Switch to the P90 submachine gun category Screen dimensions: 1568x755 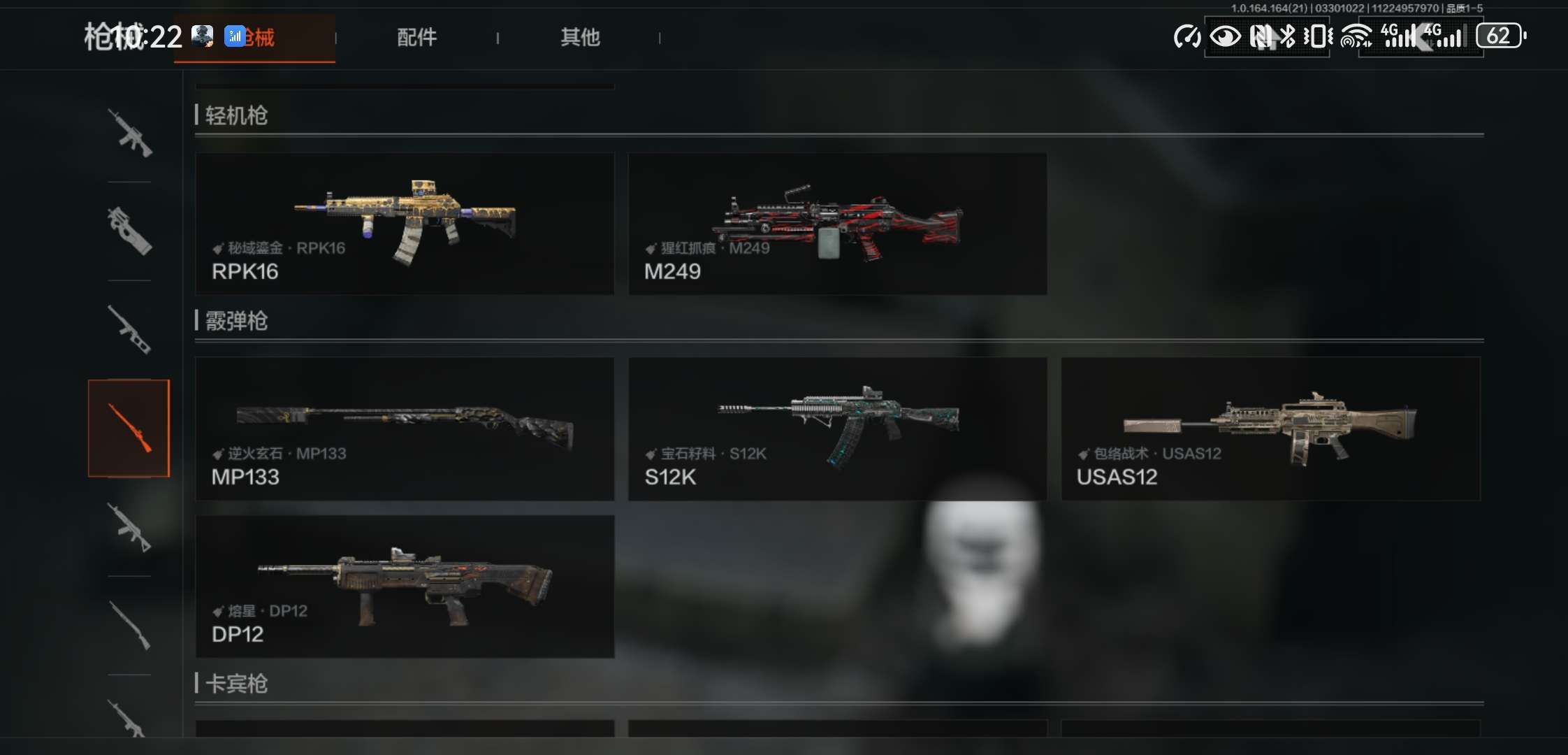point(129,231)
